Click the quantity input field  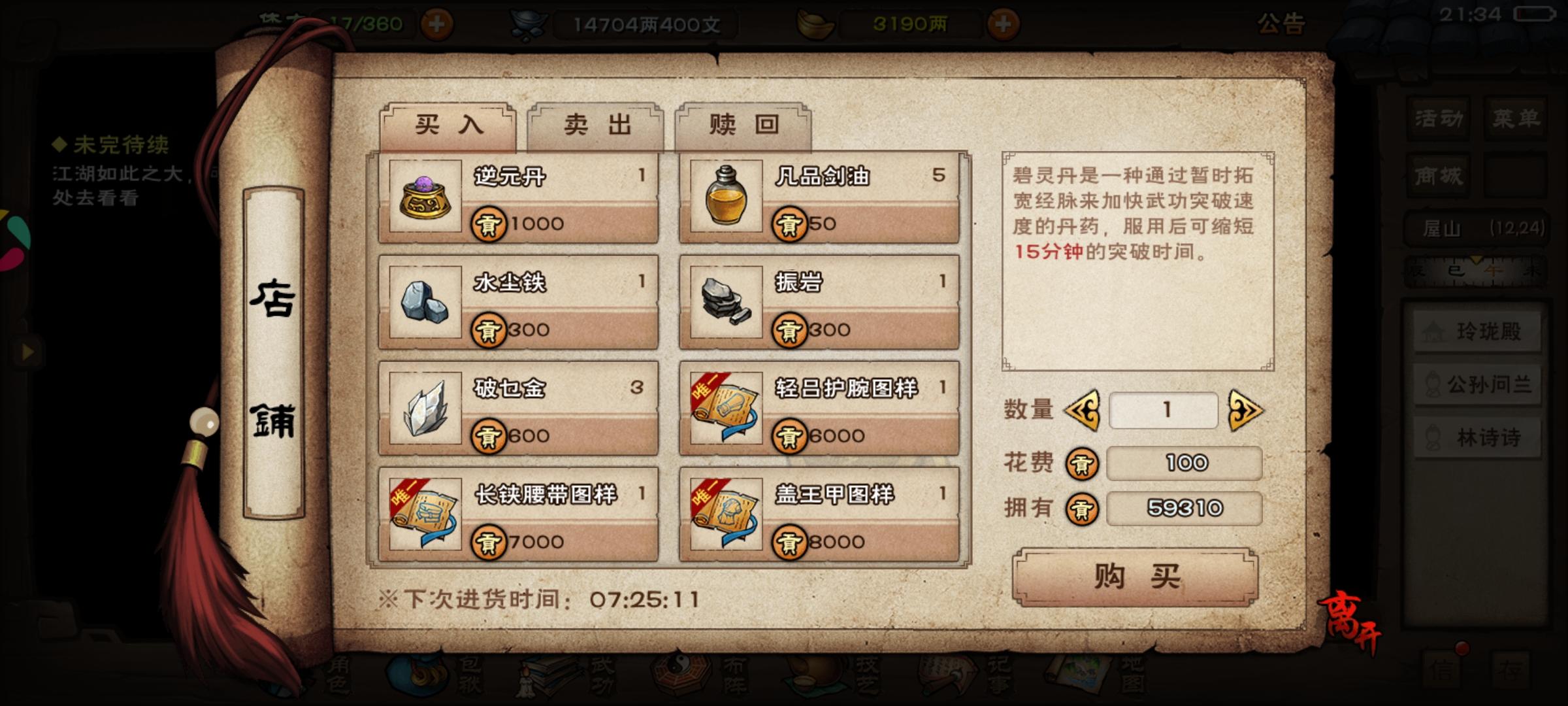coord(1164,409)
